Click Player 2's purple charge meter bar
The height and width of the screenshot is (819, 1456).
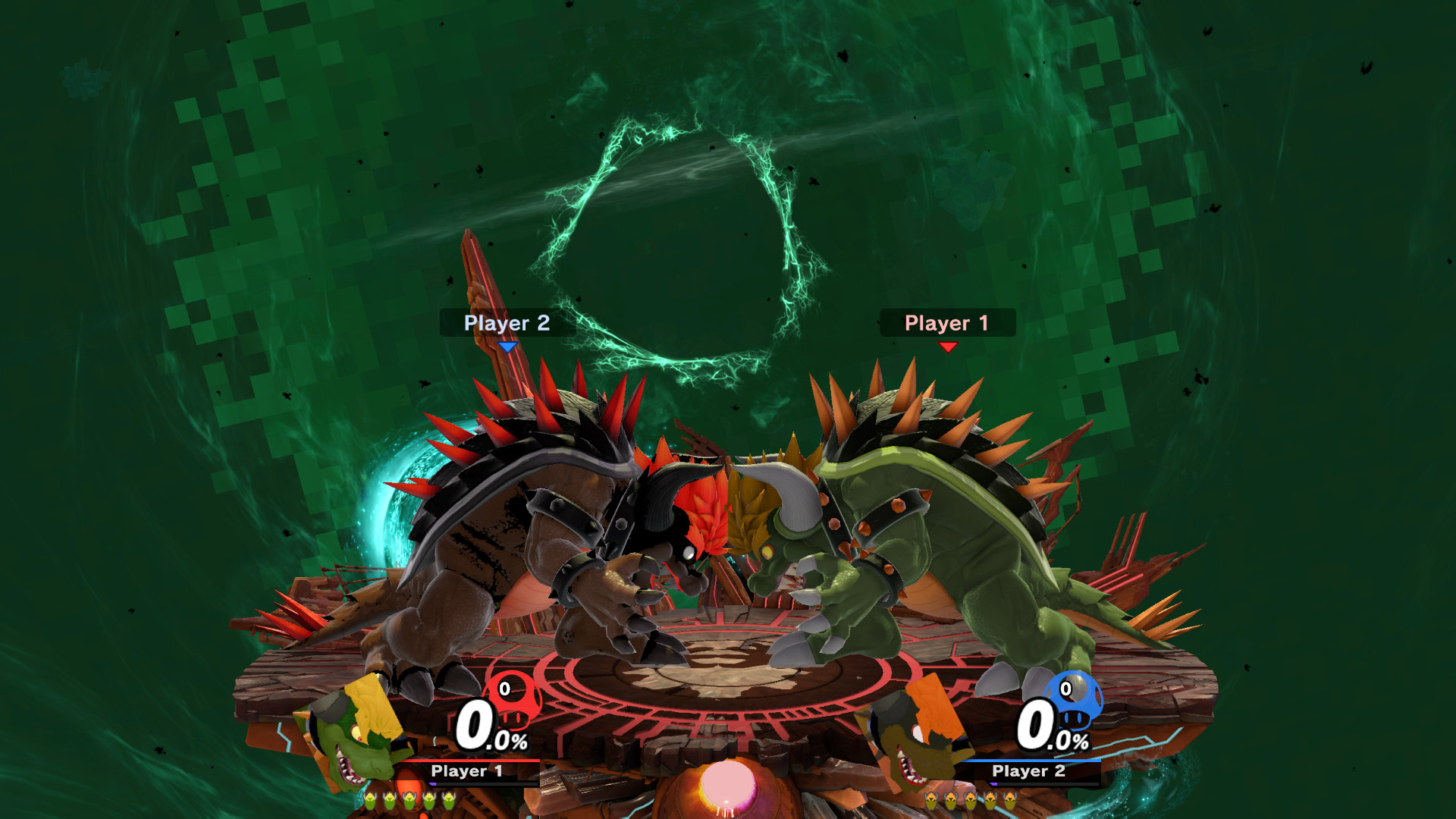pos(995,784)
